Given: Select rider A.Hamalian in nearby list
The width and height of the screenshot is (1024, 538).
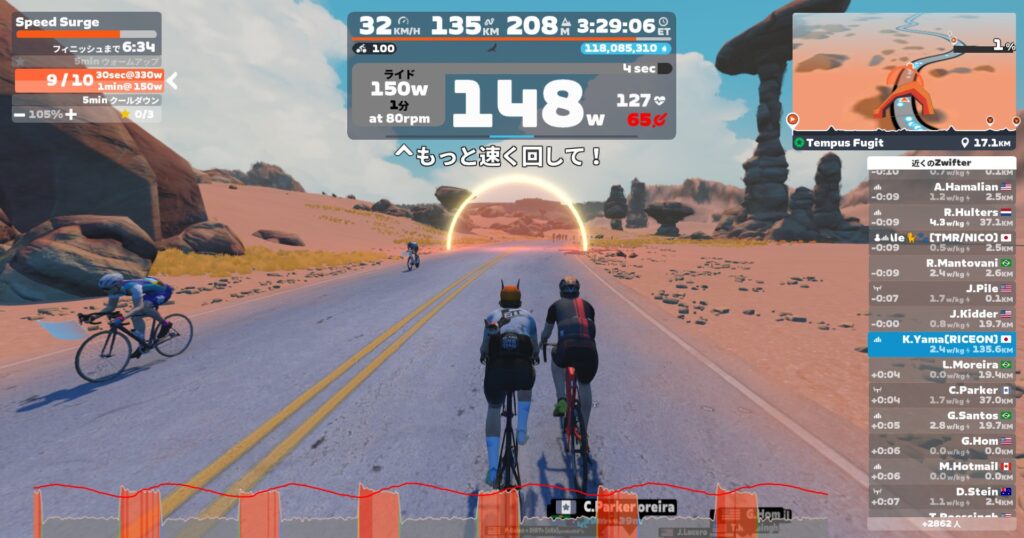Looking at the screenshot, I should coord(941,191).
